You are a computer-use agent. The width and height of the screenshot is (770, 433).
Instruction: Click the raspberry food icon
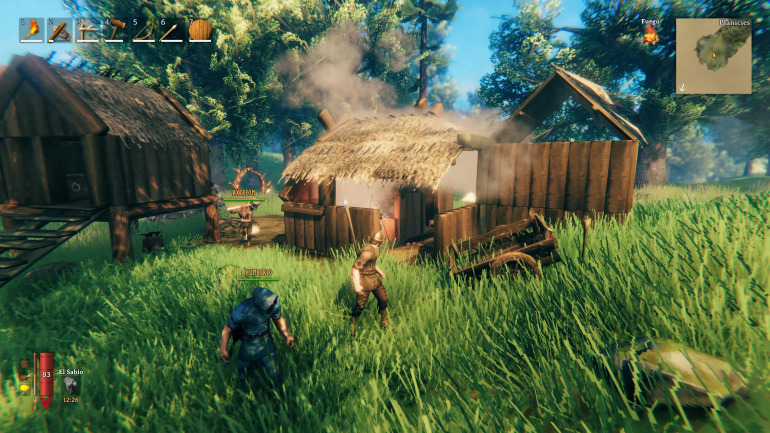(x=24, y=365)
